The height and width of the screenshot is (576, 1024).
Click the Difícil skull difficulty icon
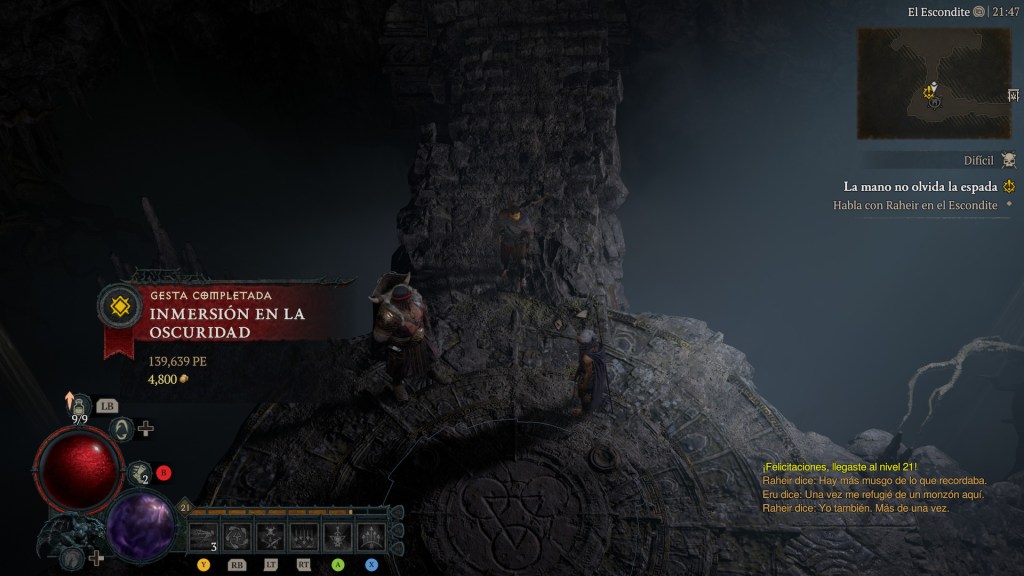(1008, 160)
